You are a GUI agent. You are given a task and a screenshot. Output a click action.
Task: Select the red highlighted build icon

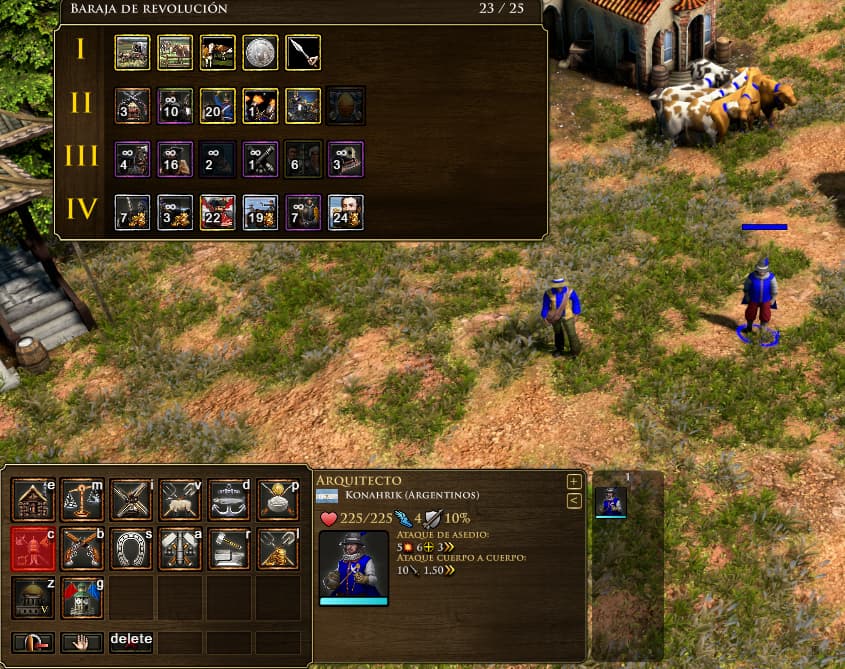(x=33, y=548)
